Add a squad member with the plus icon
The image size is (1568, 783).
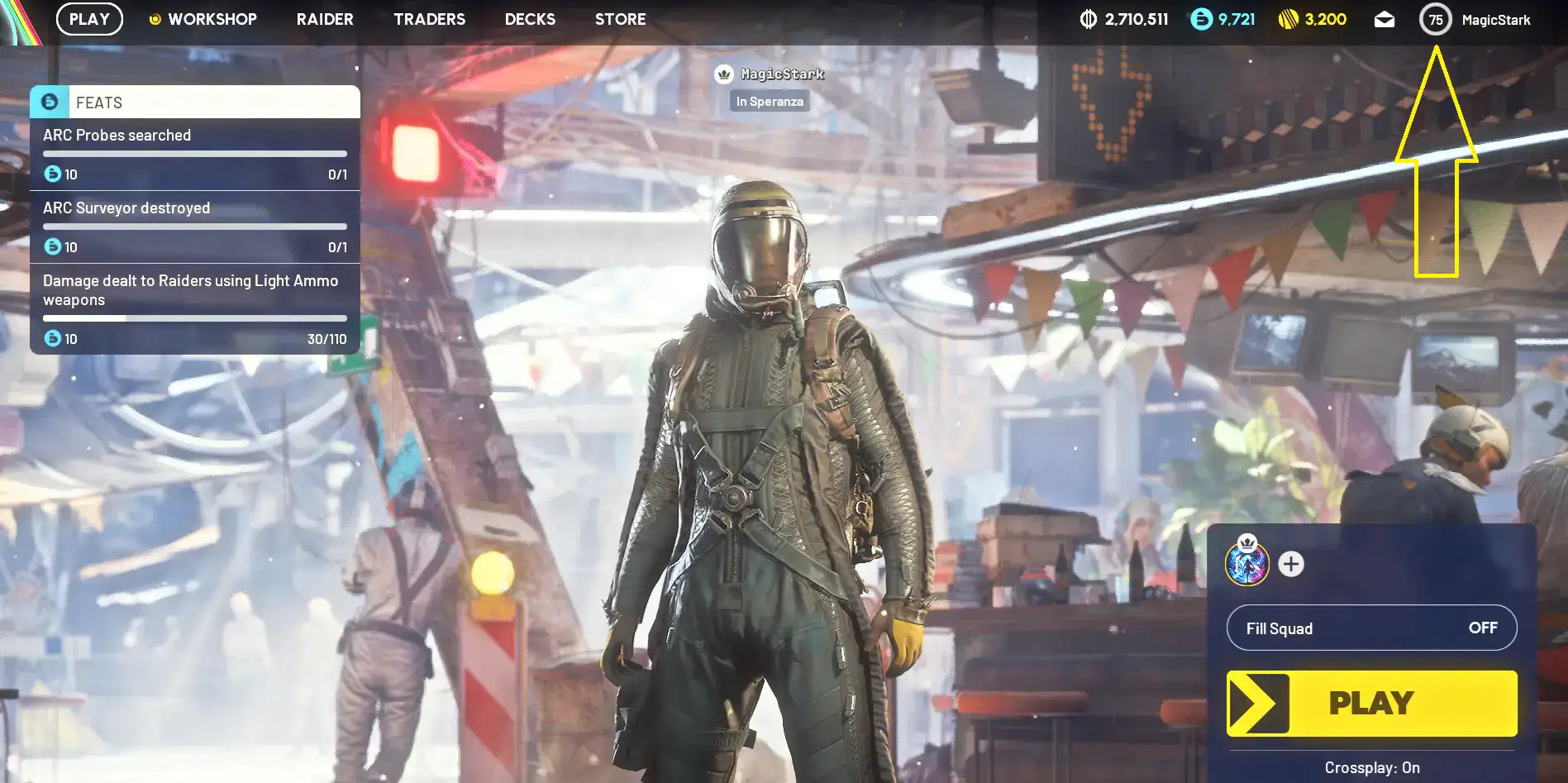point(1289,565)
